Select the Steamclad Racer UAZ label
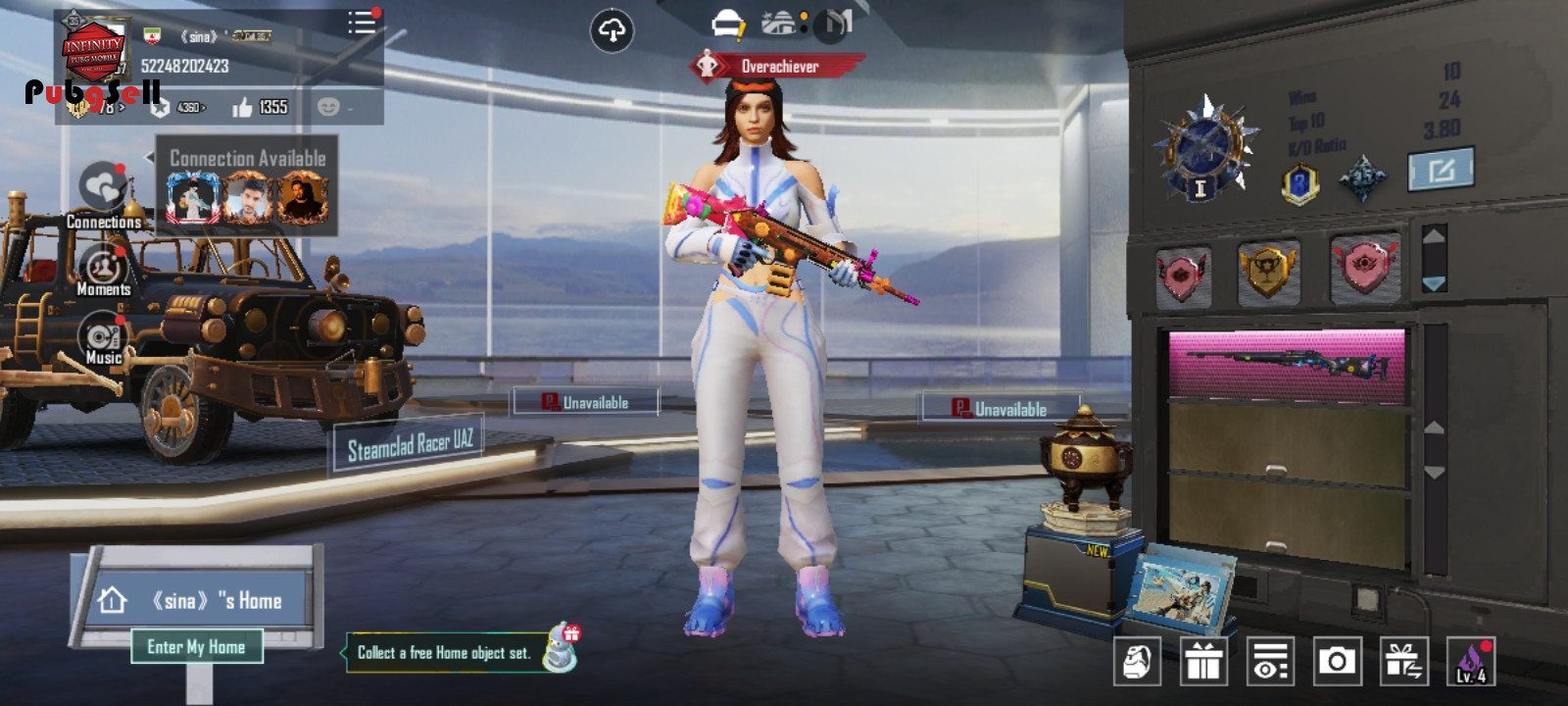This screenshot has height=706, width=1568. (410, 446)
